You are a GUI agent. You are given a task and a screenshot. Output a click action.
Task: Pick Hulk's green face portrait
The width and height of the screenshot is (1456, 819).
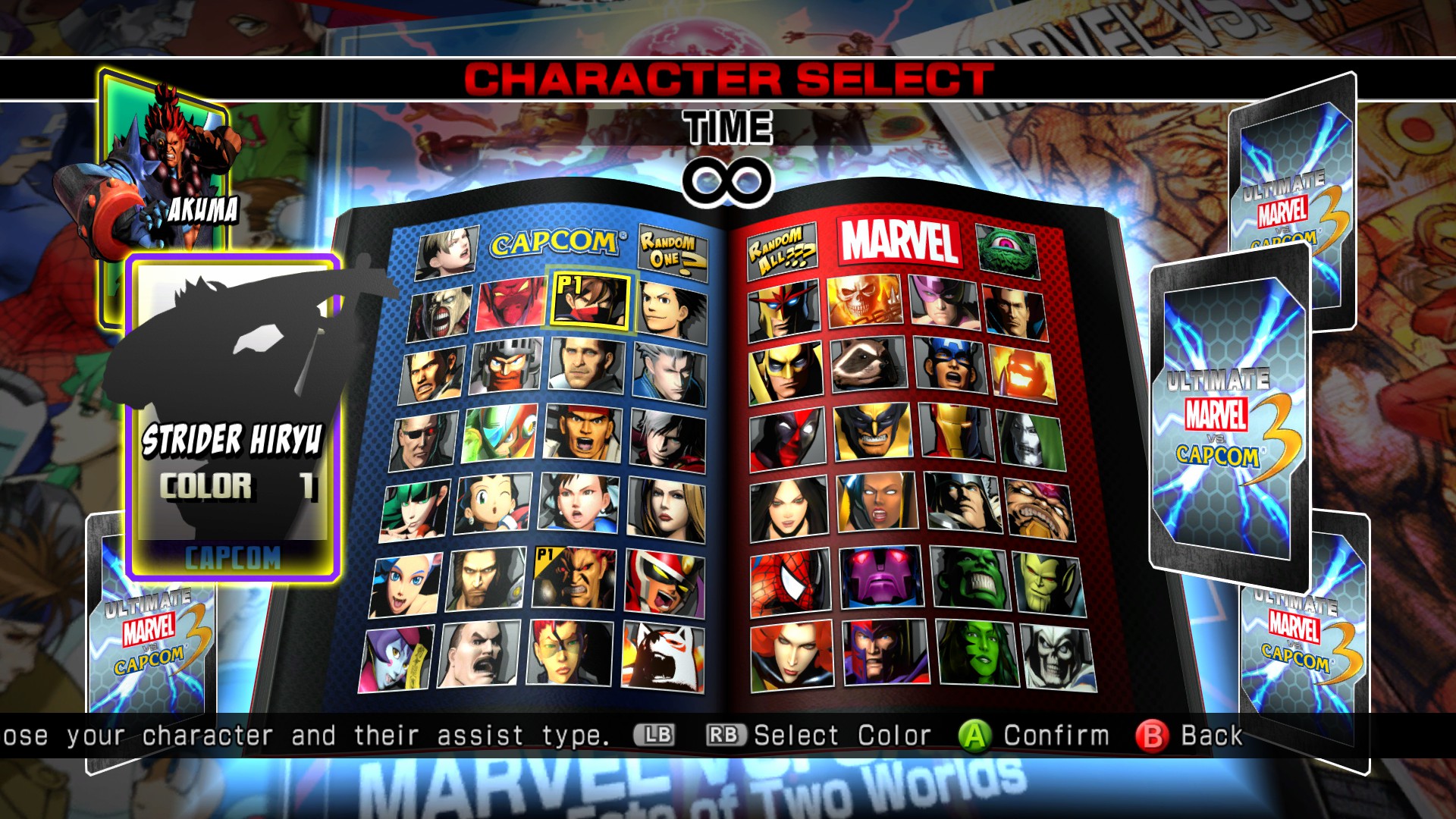(970, 580)
